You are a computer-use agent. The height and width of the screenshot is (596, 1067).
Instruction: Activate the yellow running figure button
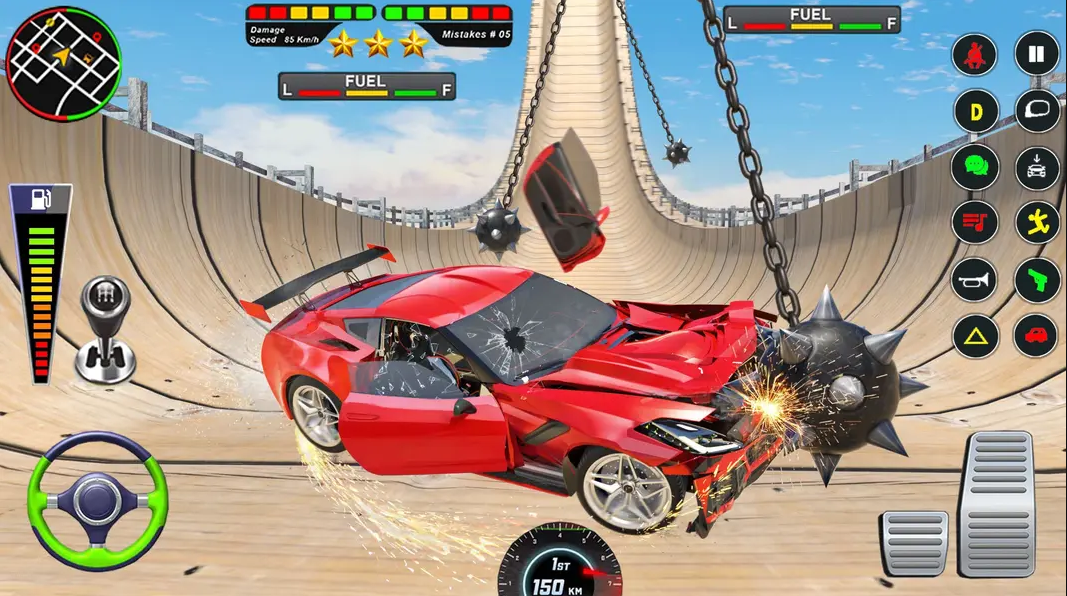(x=1037, y=223)
